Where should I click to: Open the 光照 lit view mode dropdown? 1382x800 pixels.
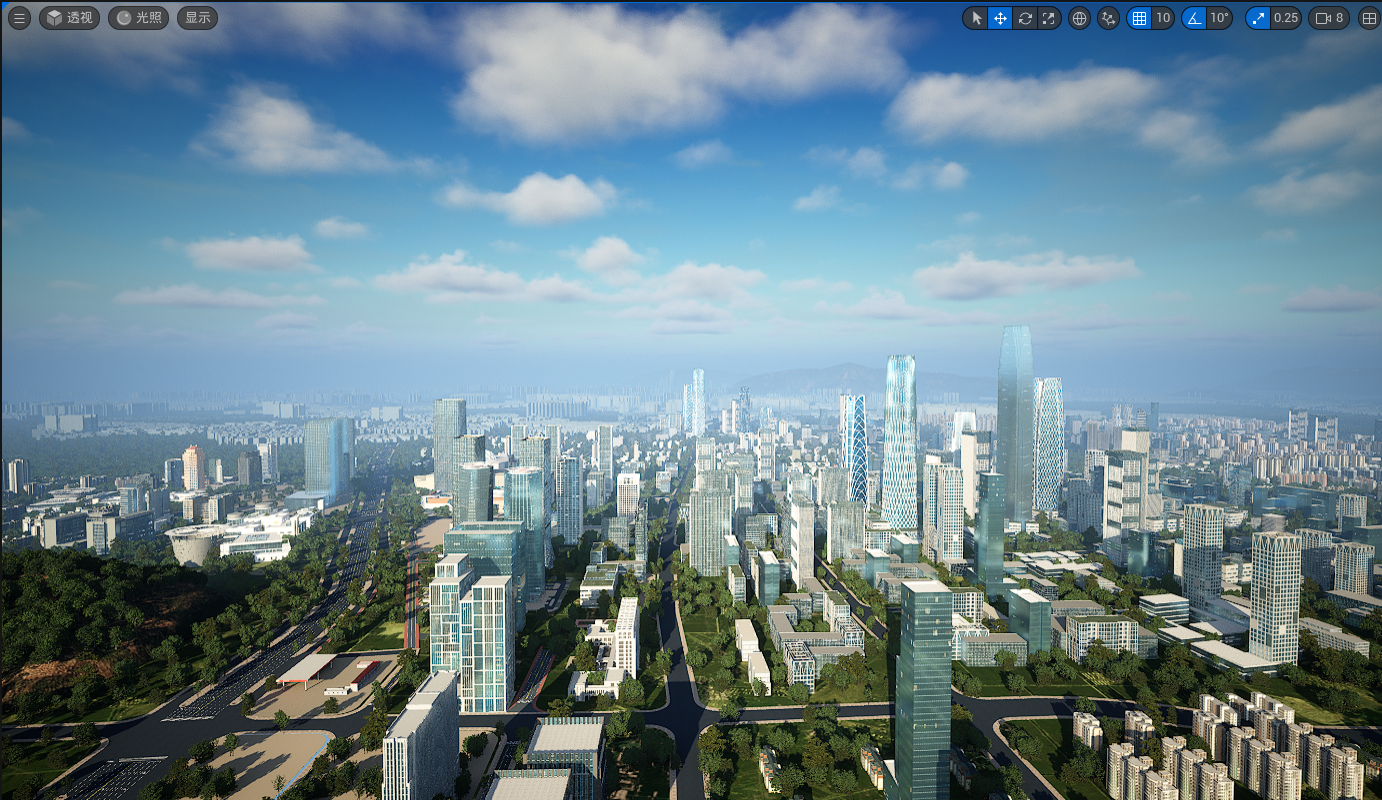point(138,18)
